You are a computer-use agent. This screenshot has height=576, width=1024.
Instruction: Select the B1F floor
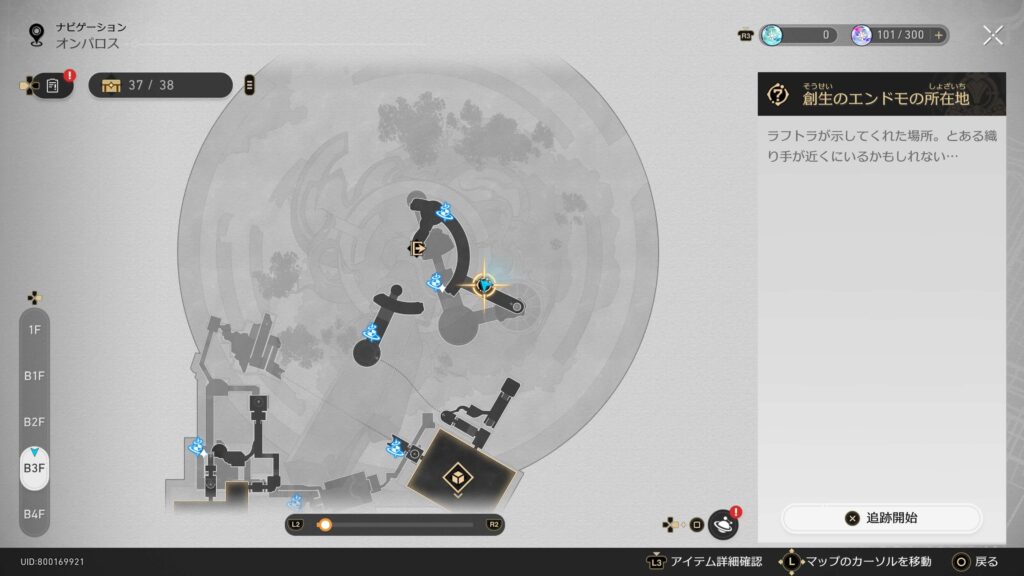(x=34, y=376)
